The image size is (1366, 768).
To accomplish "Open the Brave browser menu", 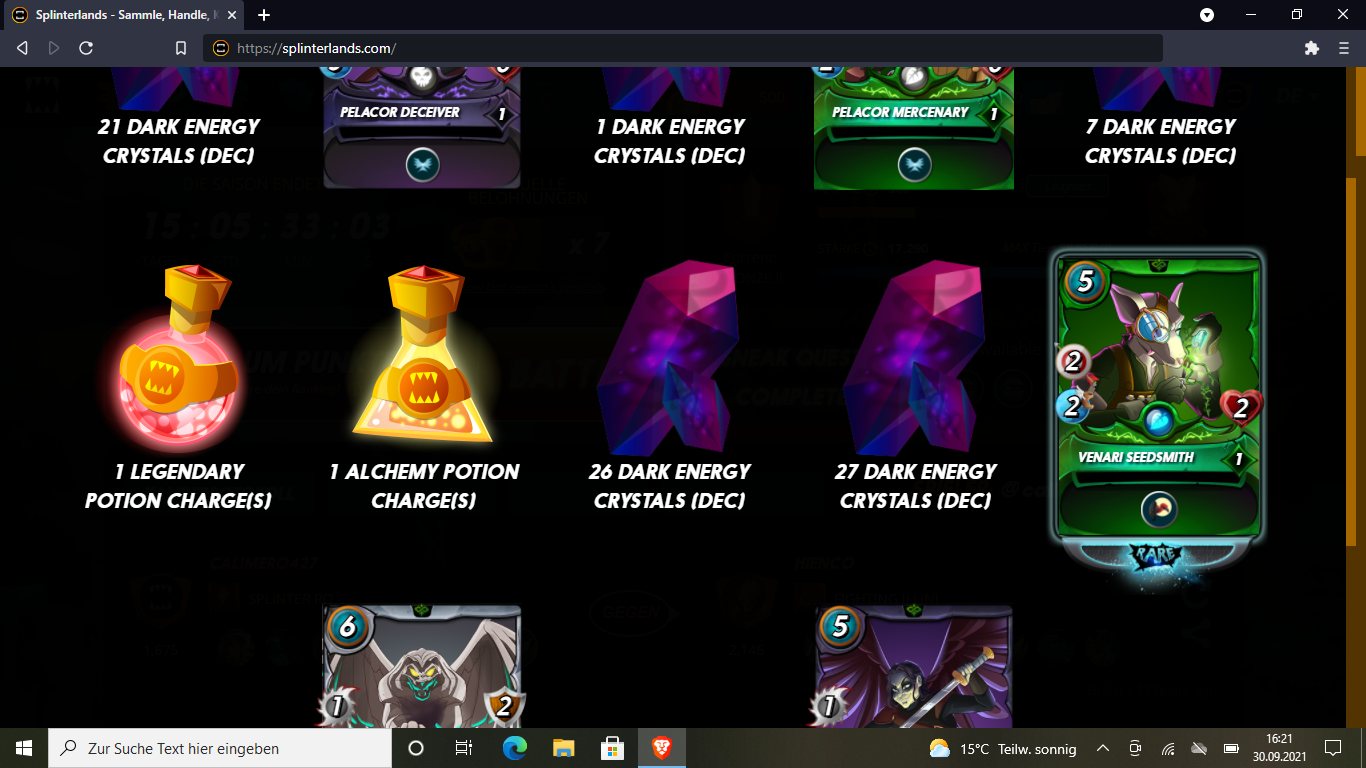I will point(1342,48).
